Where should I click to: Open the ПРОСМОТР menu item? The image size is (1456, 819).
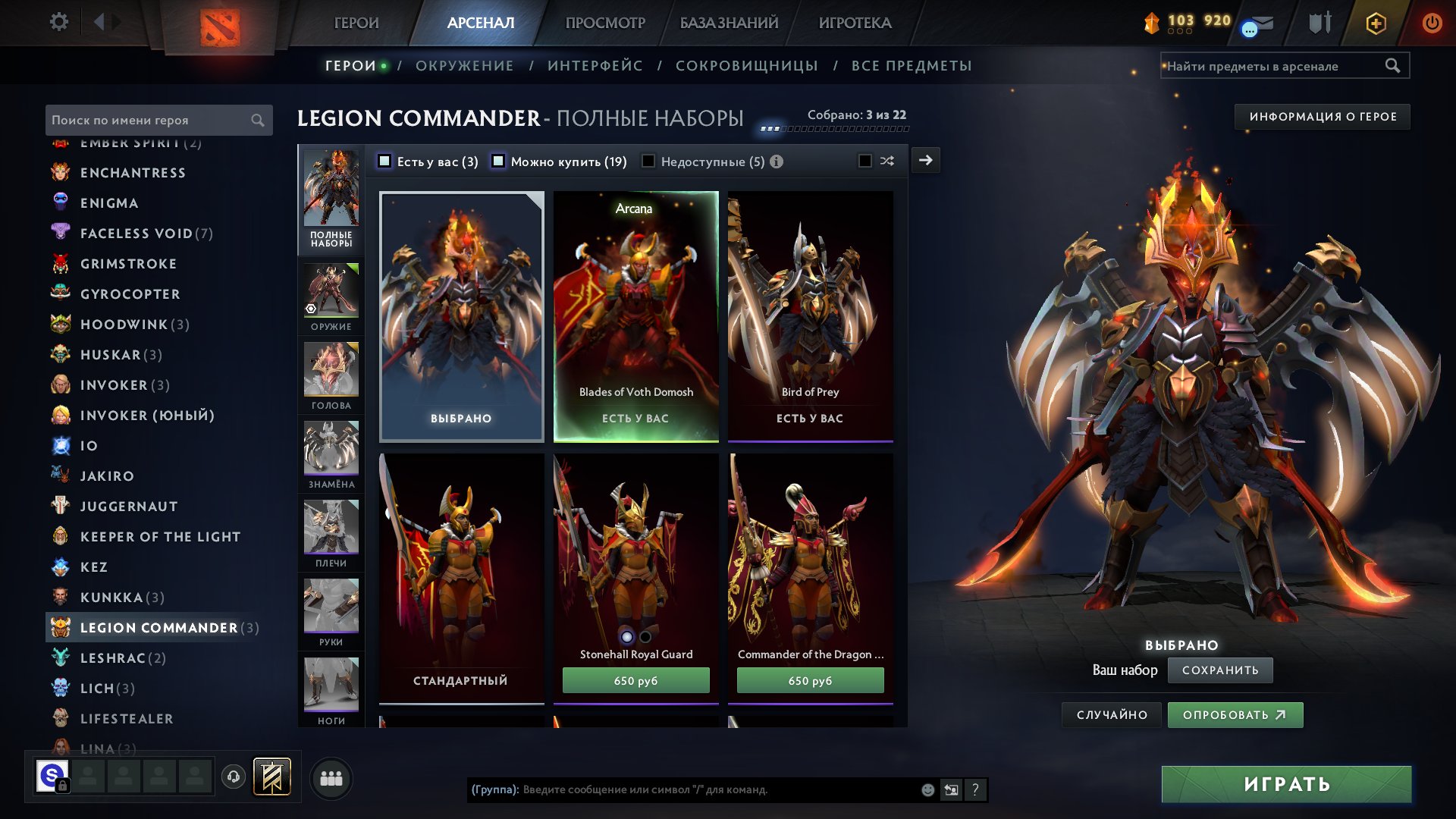tap(604, 23)
